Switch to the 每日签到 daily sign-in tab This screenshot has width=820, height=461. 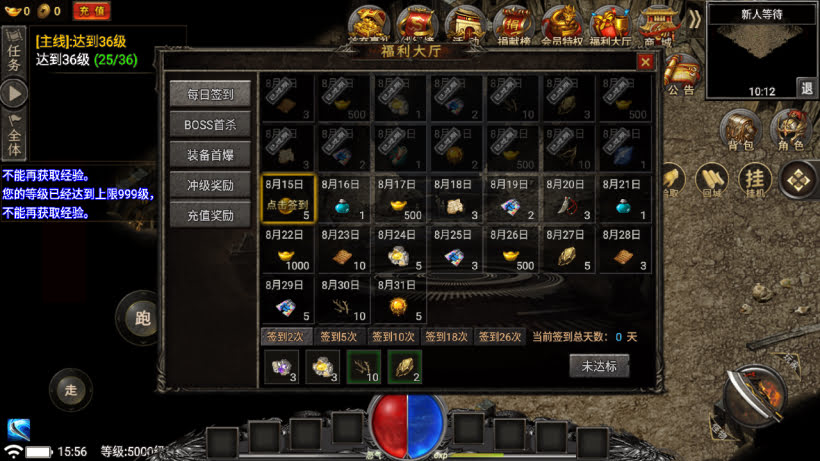point(210,95)
